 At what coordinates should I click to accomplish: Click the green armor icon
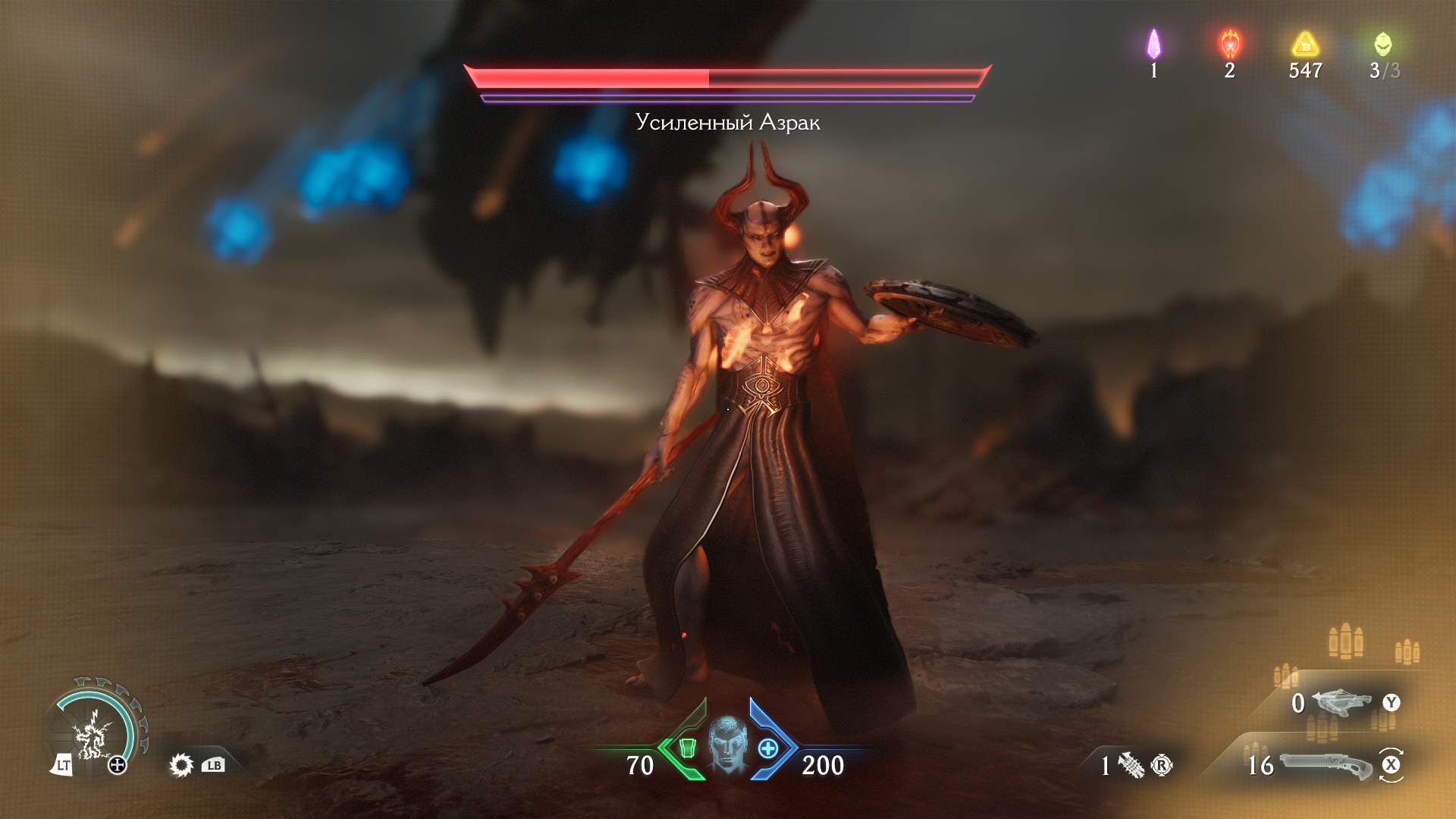click(x=687, y=748)
